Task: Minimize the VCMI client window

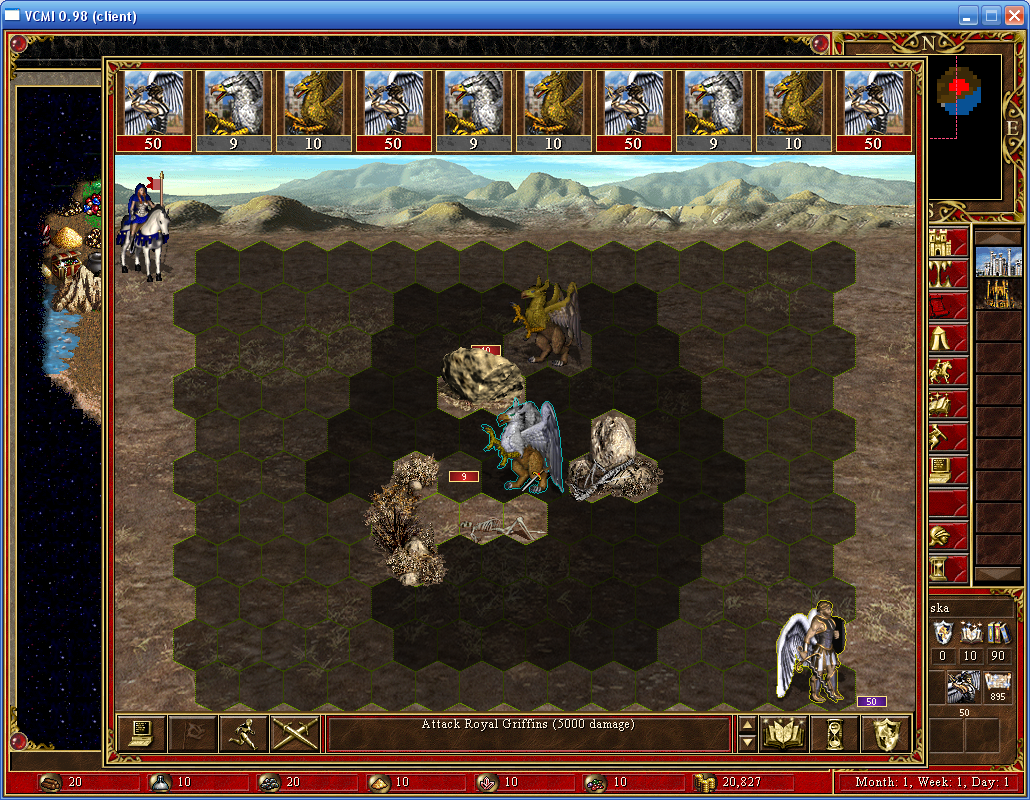Action: (968, 16)
